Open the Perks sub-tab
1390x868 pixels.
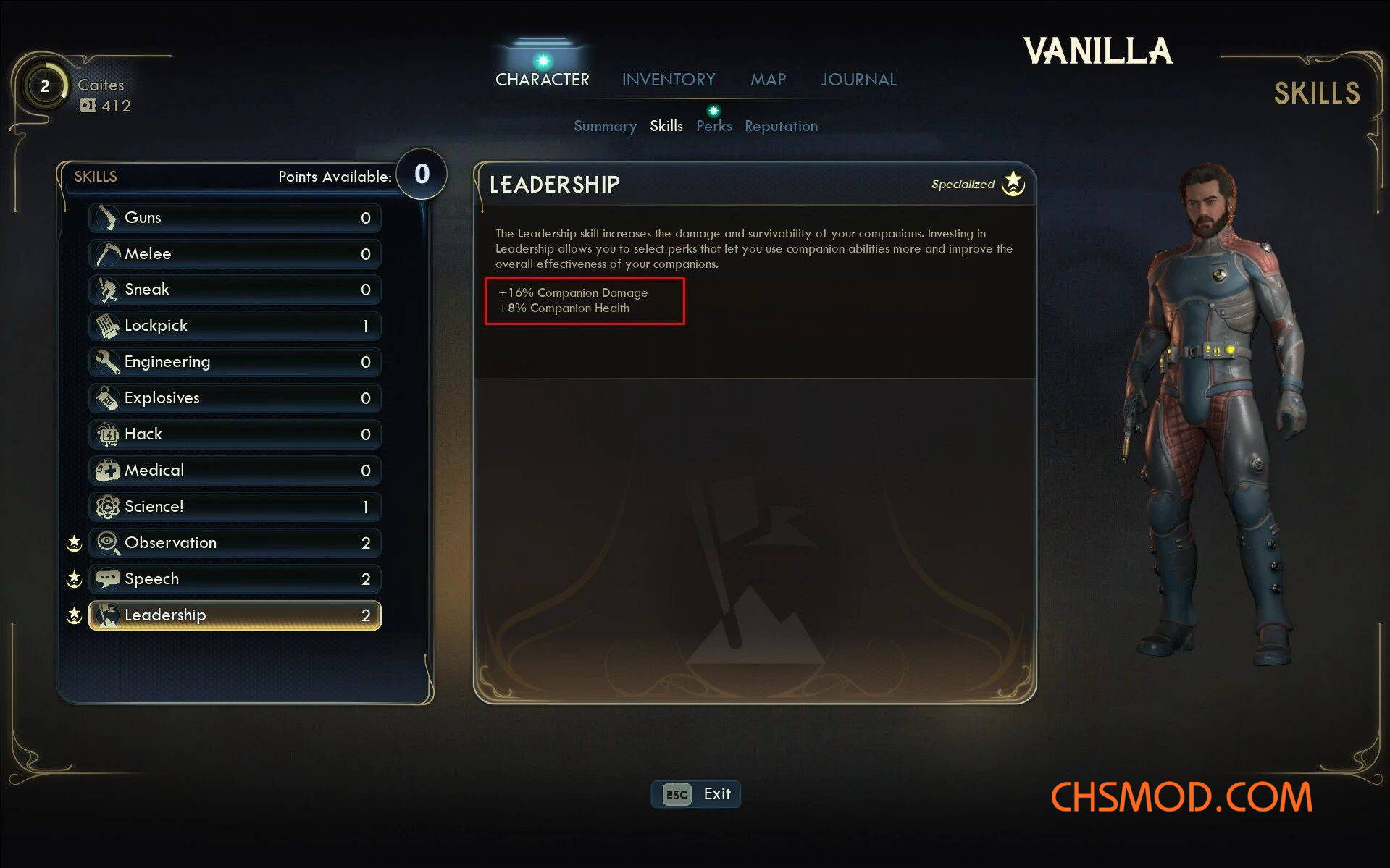pos(713,126)
